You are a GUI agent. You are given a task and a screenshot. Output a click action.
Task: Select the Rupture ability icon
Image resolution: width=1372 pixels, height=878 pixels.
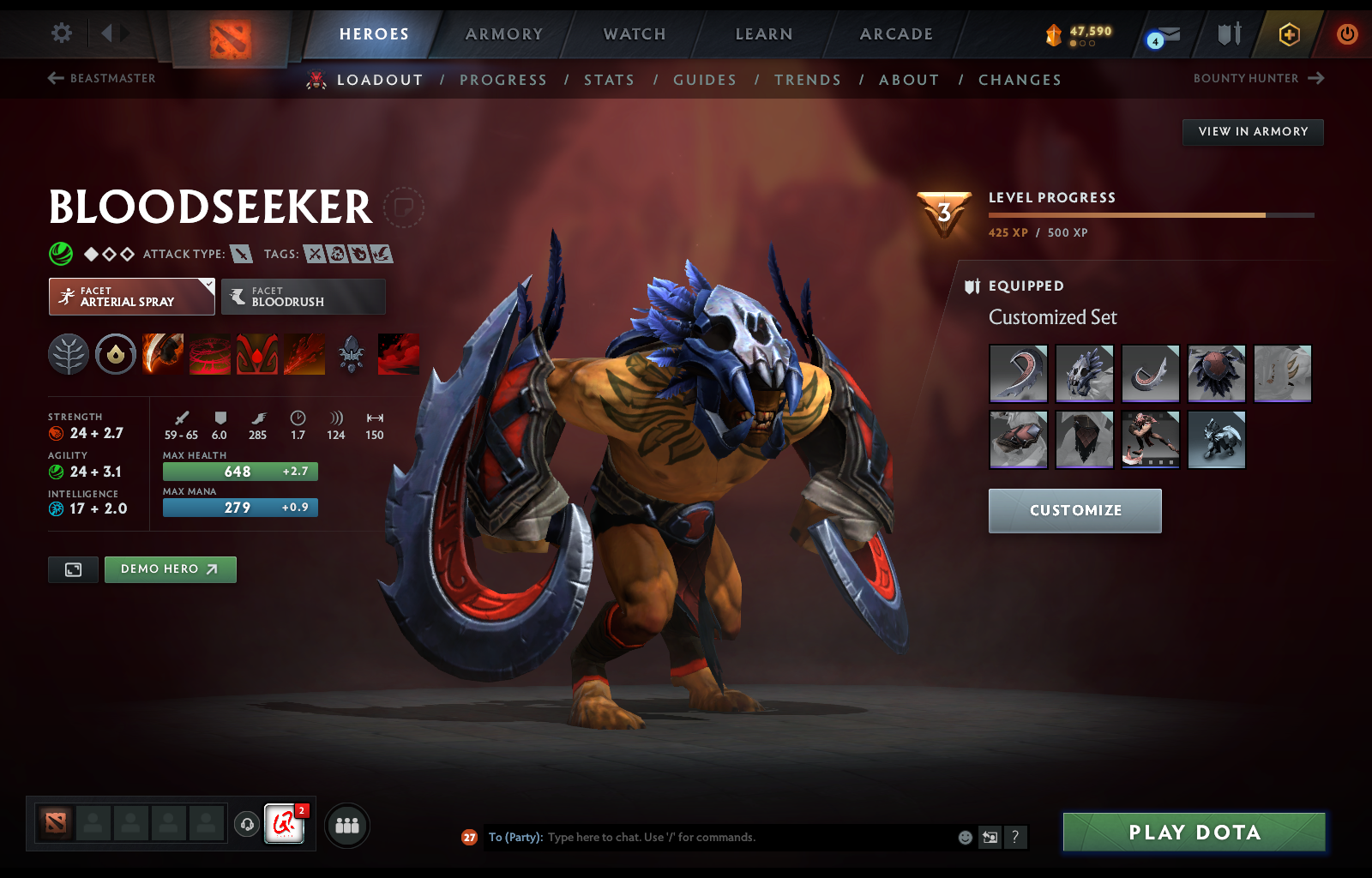(305, 354)
